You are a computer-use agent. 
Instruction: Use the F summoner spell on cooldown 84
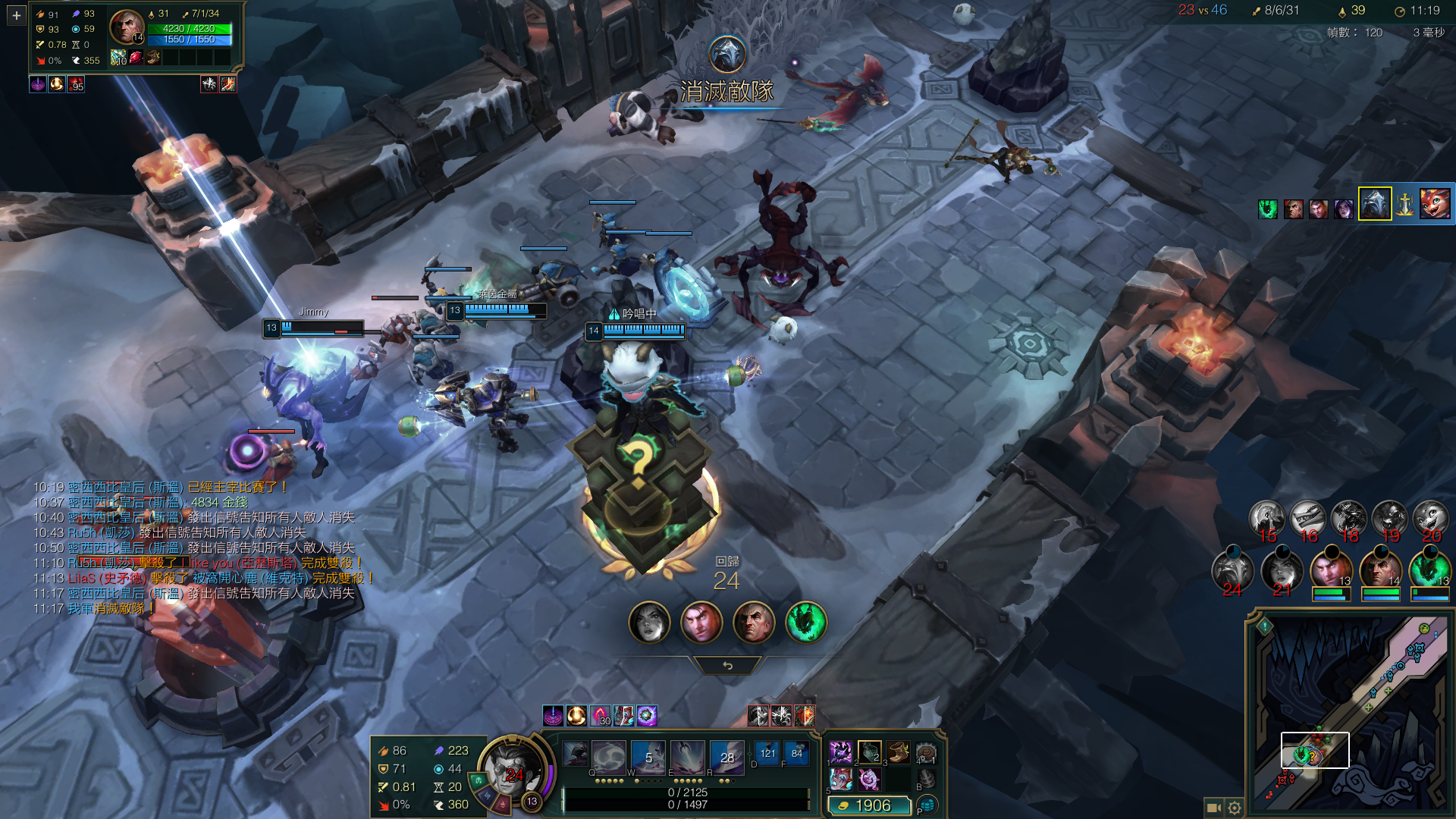pyautogui.click(x=796, y=753)
